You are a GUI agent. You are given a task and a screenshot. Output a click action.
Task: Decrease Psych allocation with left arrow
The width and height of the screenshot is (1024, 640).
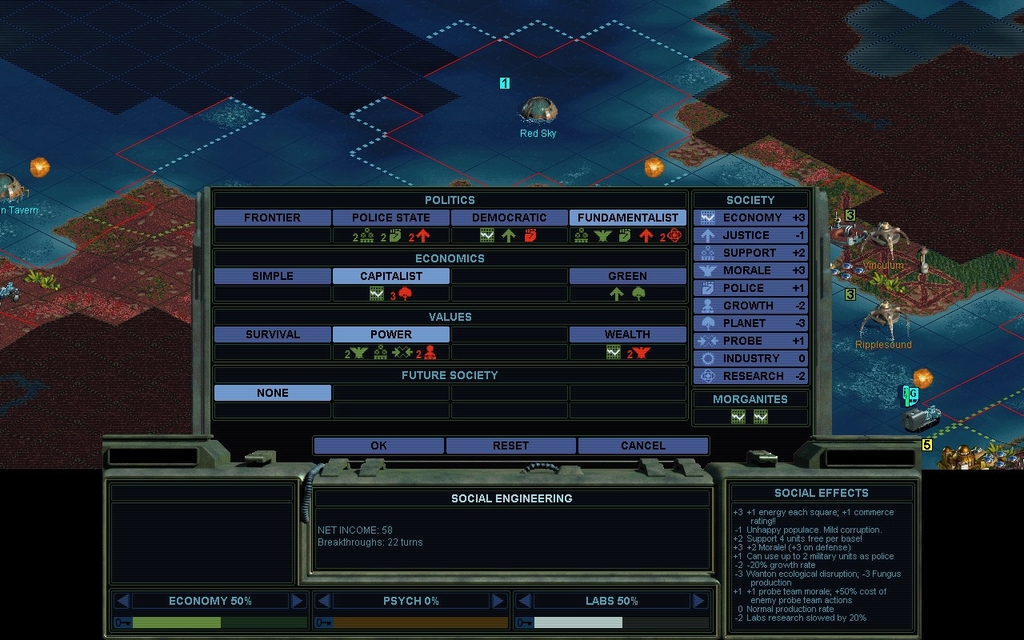[x=323, y=601]
